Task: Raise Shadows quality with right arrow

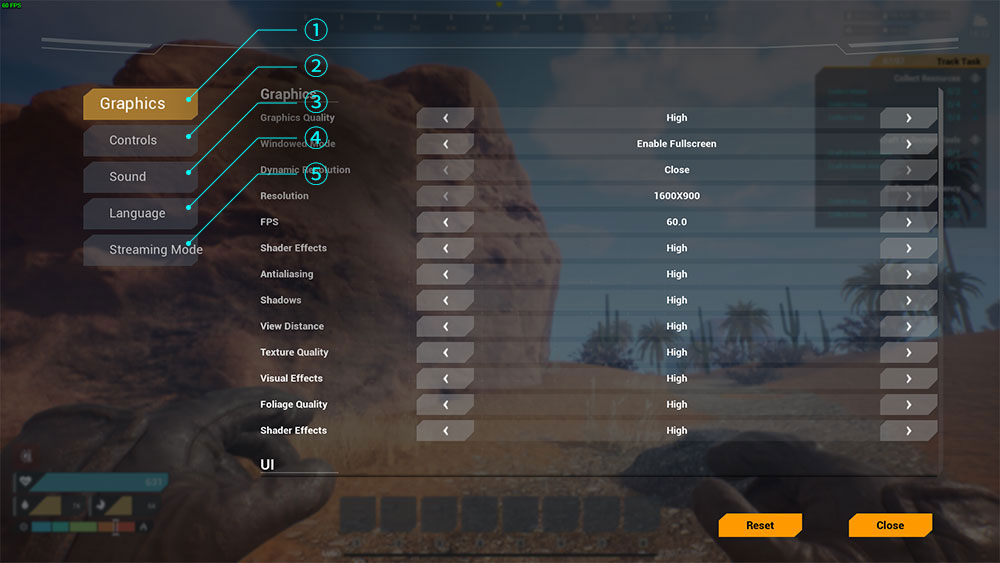Action: point(908,300)
